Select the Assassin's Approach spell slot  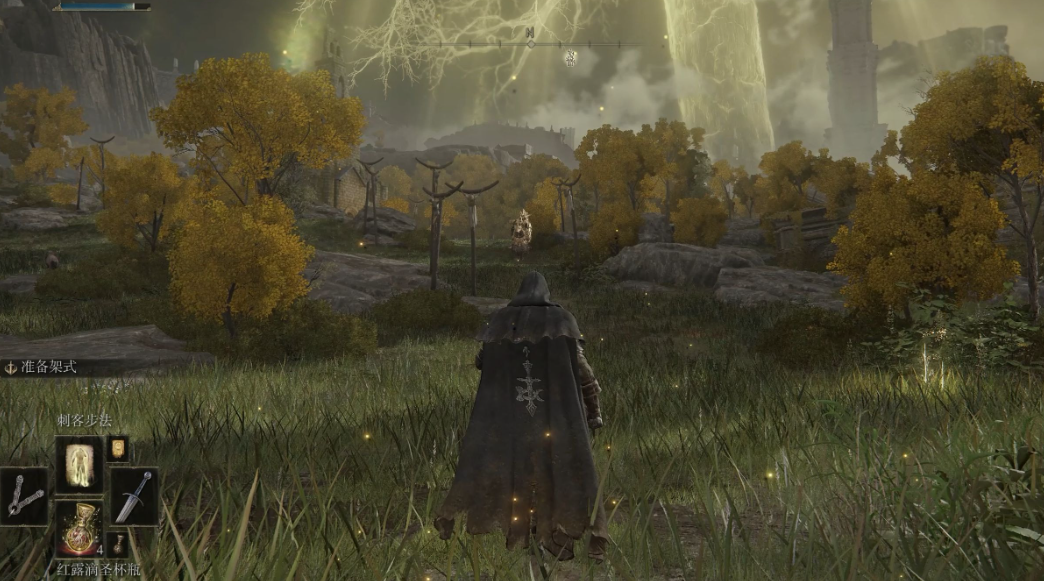point(79,463)
